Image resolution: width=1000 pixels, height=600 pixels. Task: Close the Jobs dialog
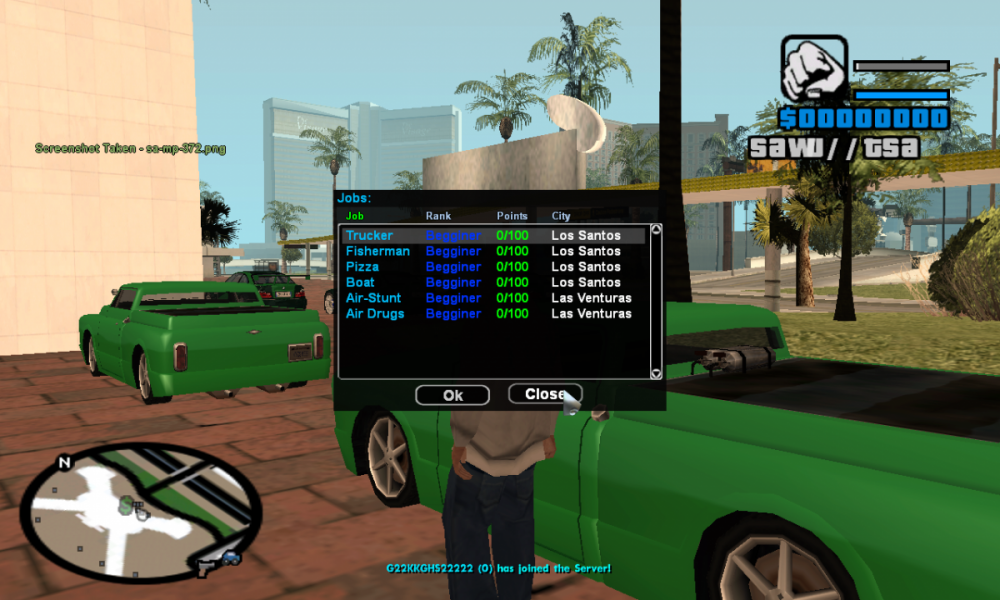click(545, 394)
